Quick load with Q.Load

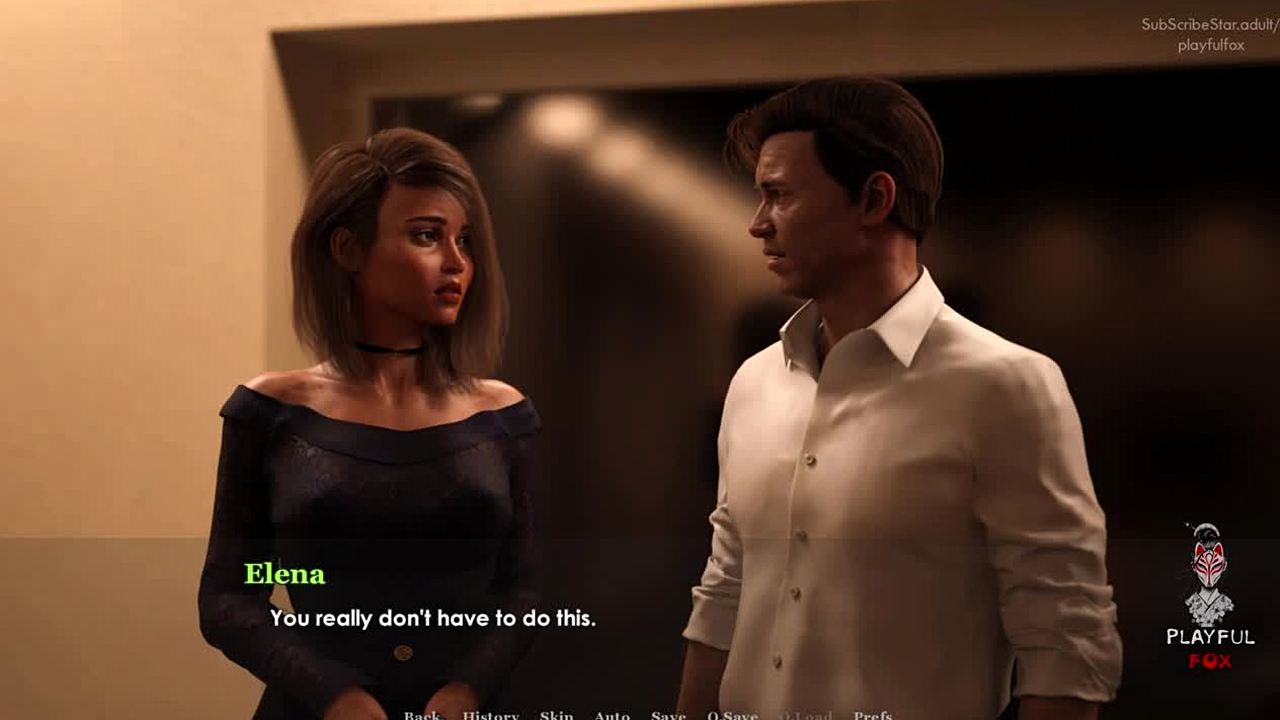pos(805,714)
